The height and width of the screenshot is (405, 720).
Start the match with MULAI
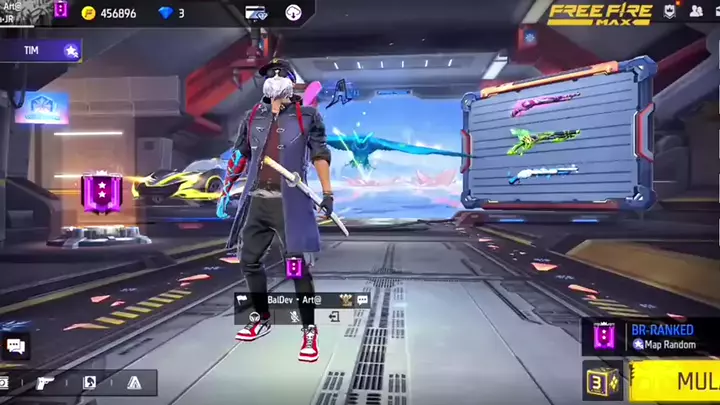click(681, 381)
